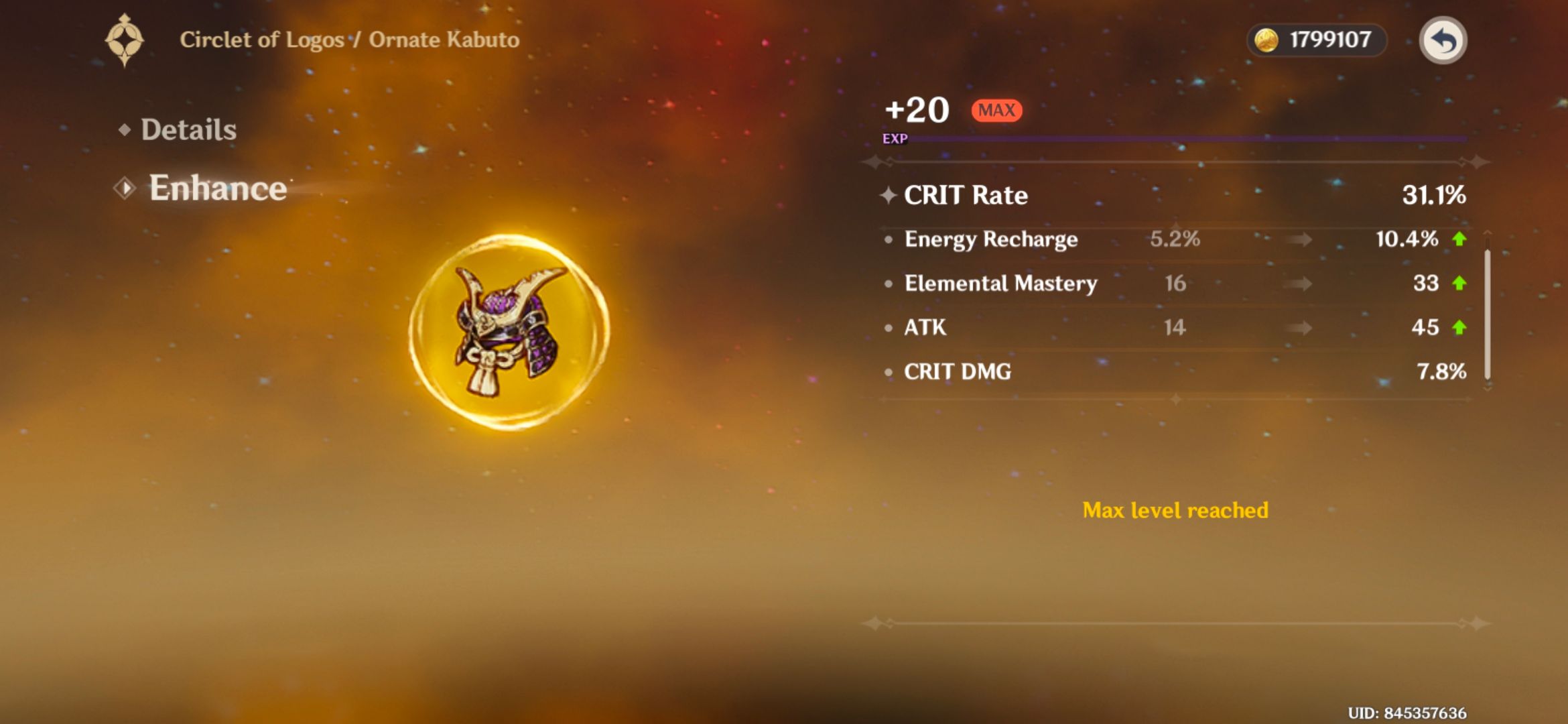Click the MAX badge beside +20
1568x724 pixels.
(x=996, y=110)
